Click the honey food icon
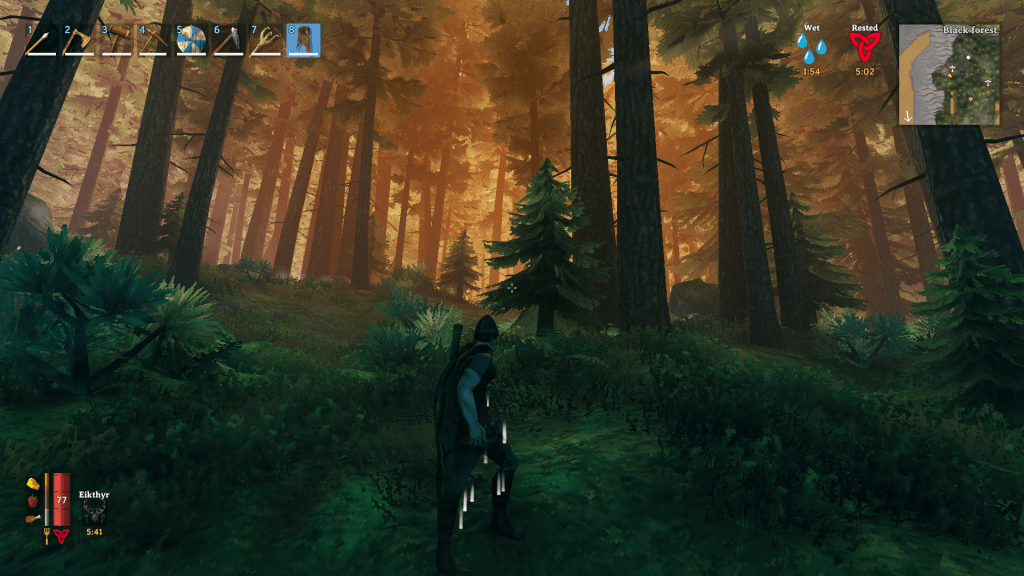The image size is (1024, 576). coord(32,483)
